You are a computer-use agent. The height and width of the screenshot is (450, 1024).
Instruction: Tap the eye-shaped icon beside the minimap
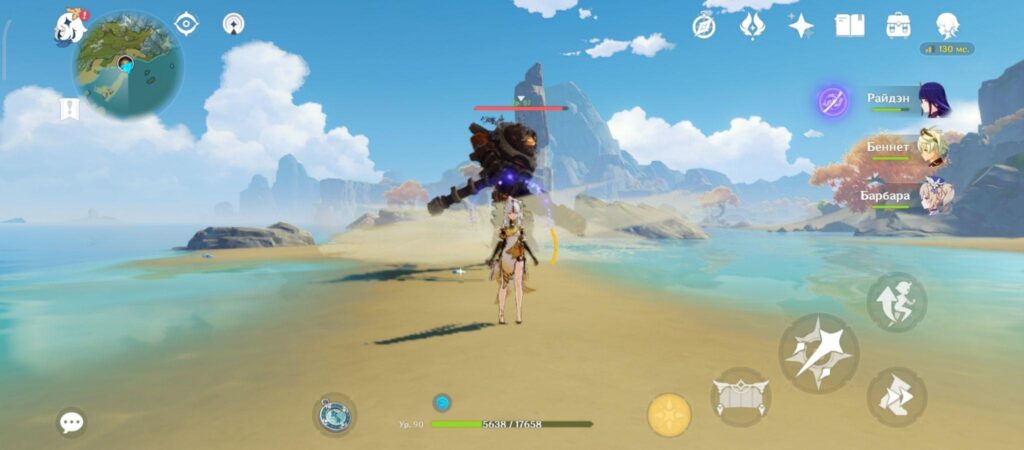[186, 23]
